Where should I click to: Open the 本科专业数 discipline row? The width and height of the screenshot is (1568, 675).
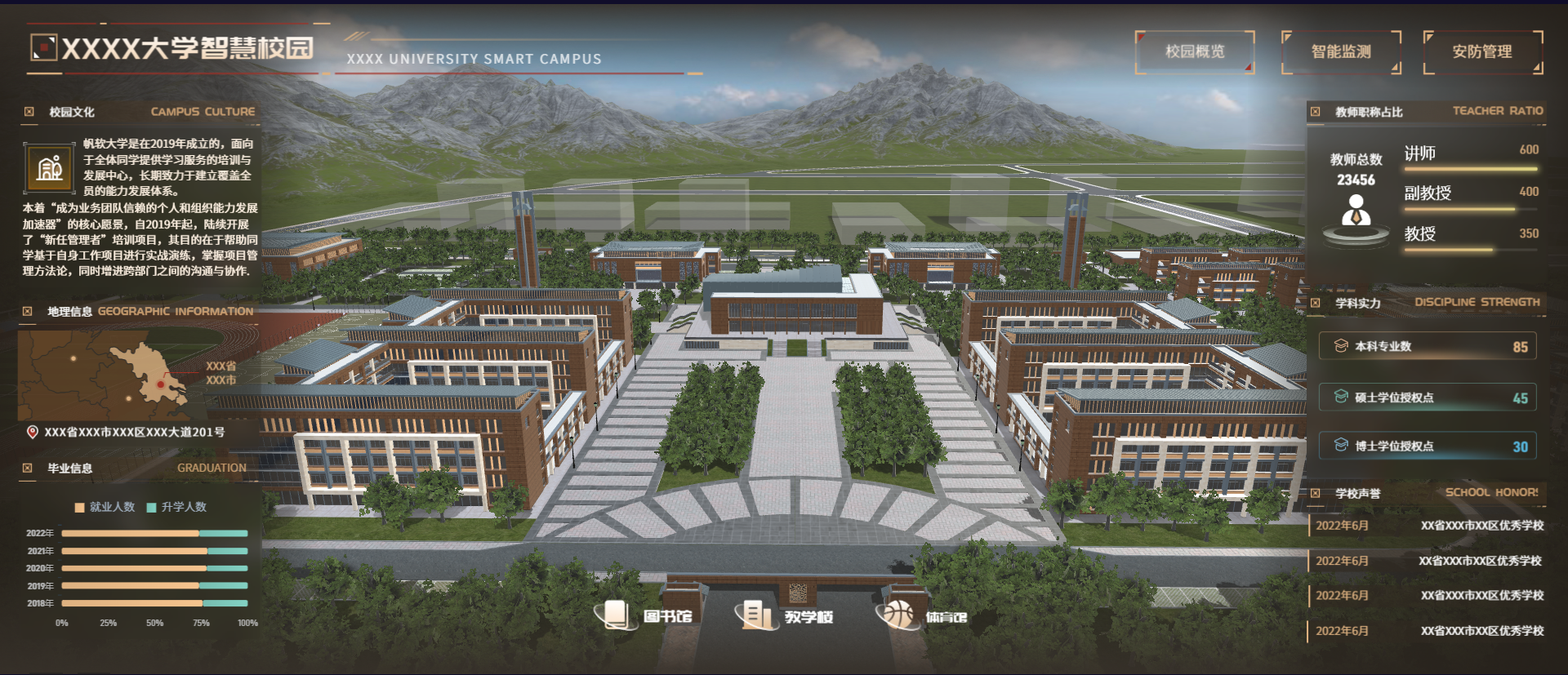1427,346
